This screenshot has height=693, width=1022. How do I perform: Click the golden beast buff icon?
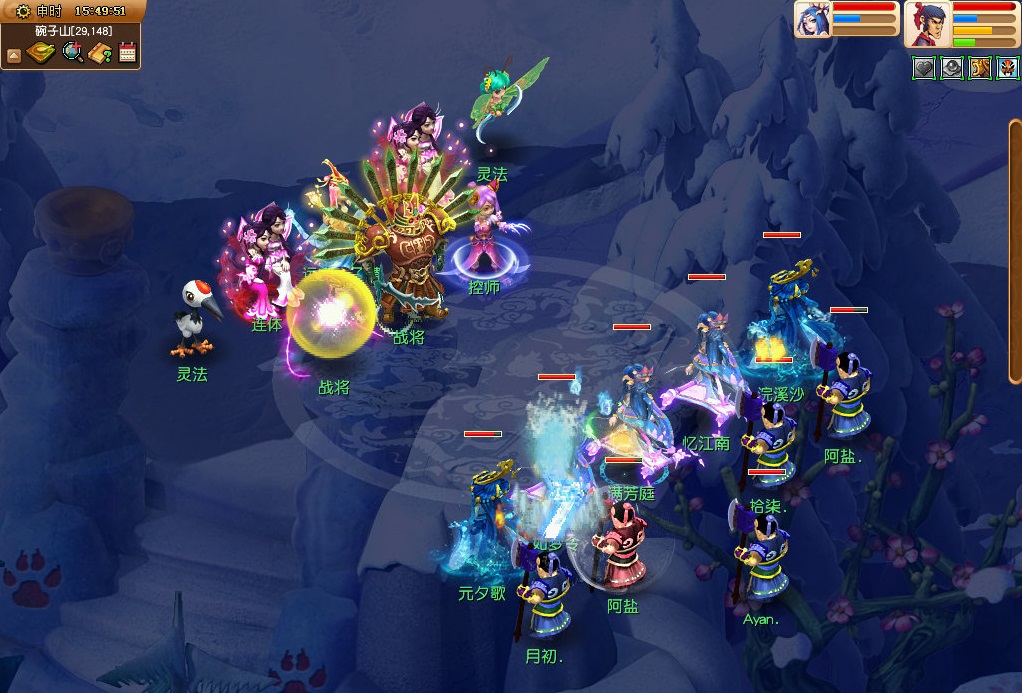click(979, 68)
